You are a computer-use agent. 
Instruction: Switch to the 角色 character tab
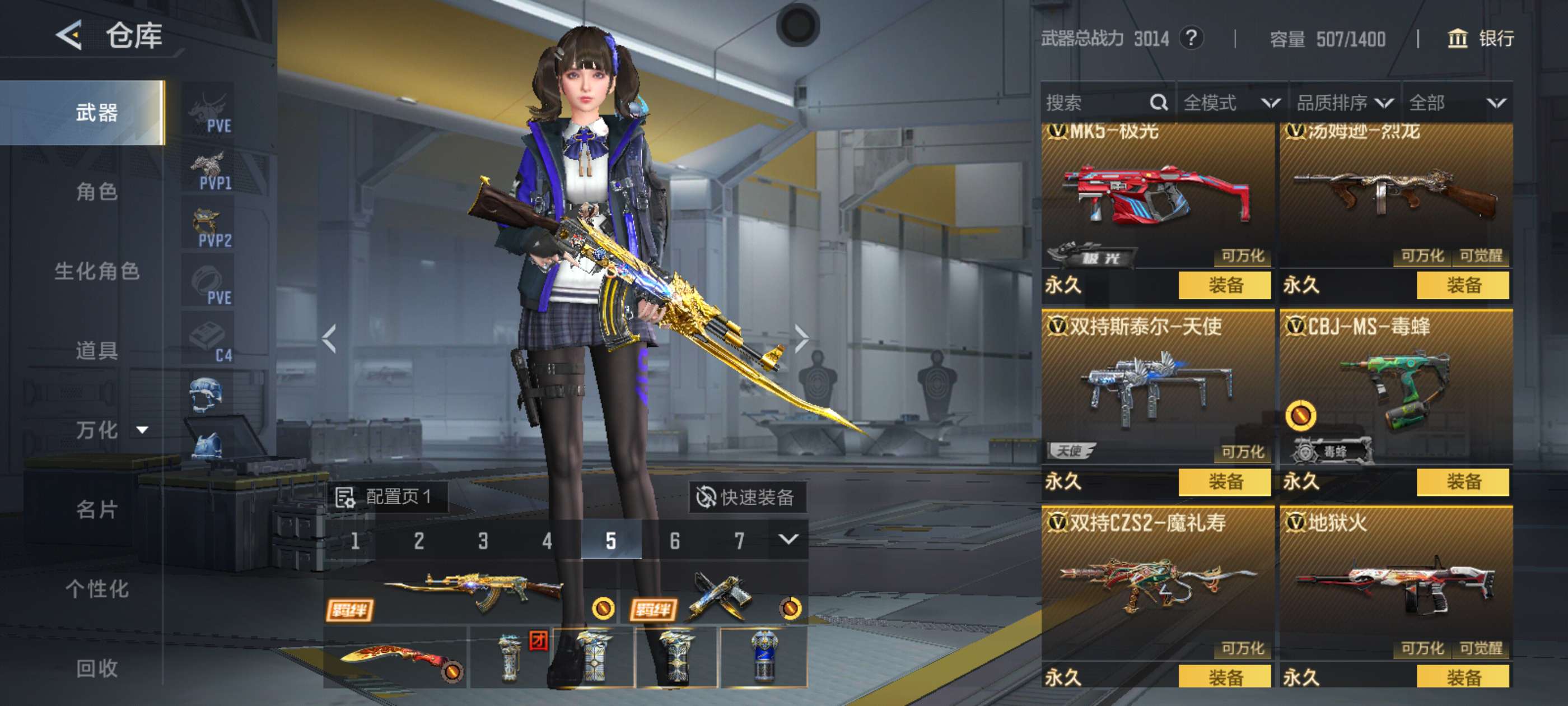[x=97, y=192]
